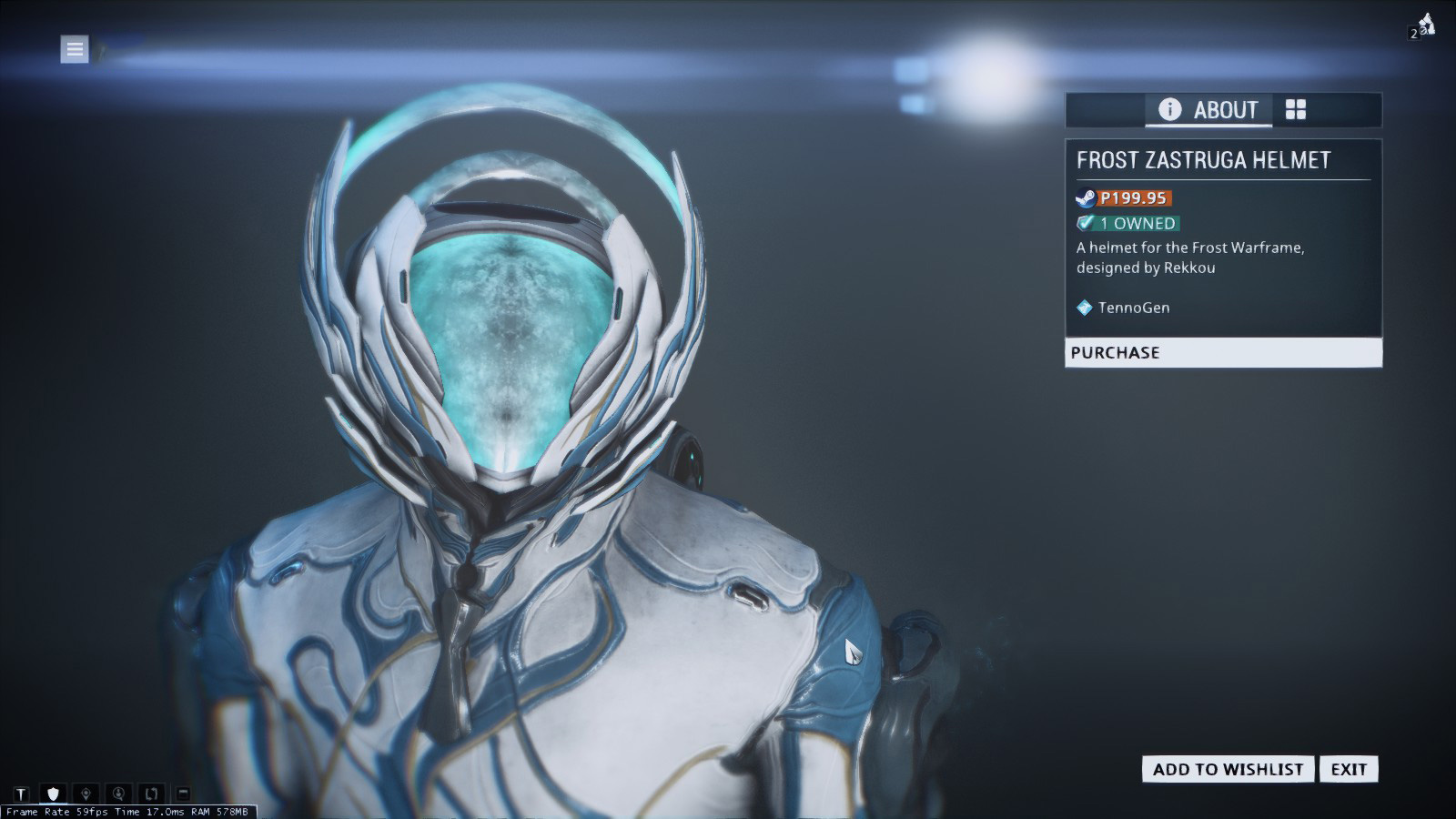
Task: Click the T icon in bottom toolbar
Action: [x=21, y=794]
